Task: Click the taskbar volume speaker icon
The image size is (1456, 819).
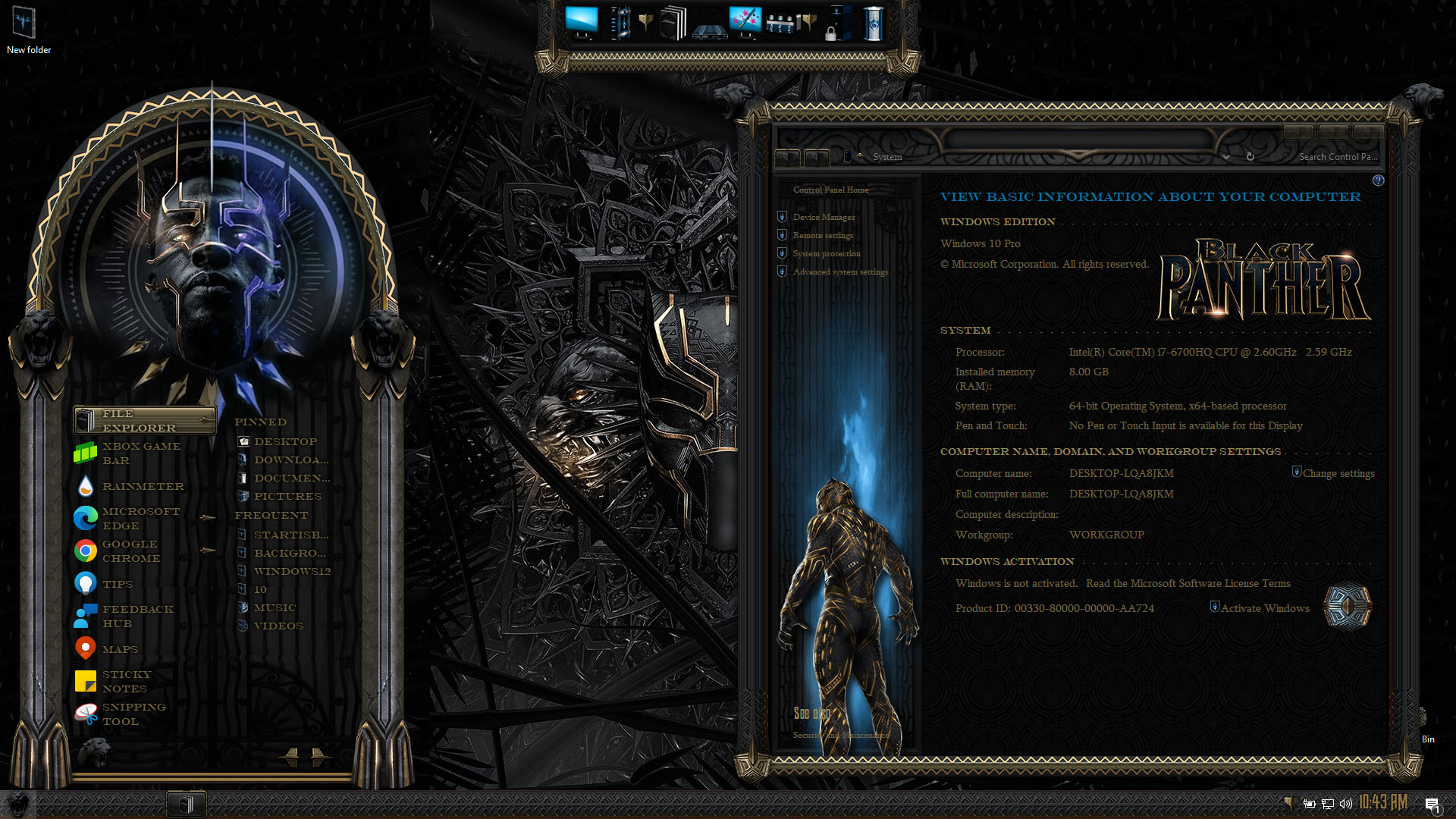Action: click(x=1346, y=804)
